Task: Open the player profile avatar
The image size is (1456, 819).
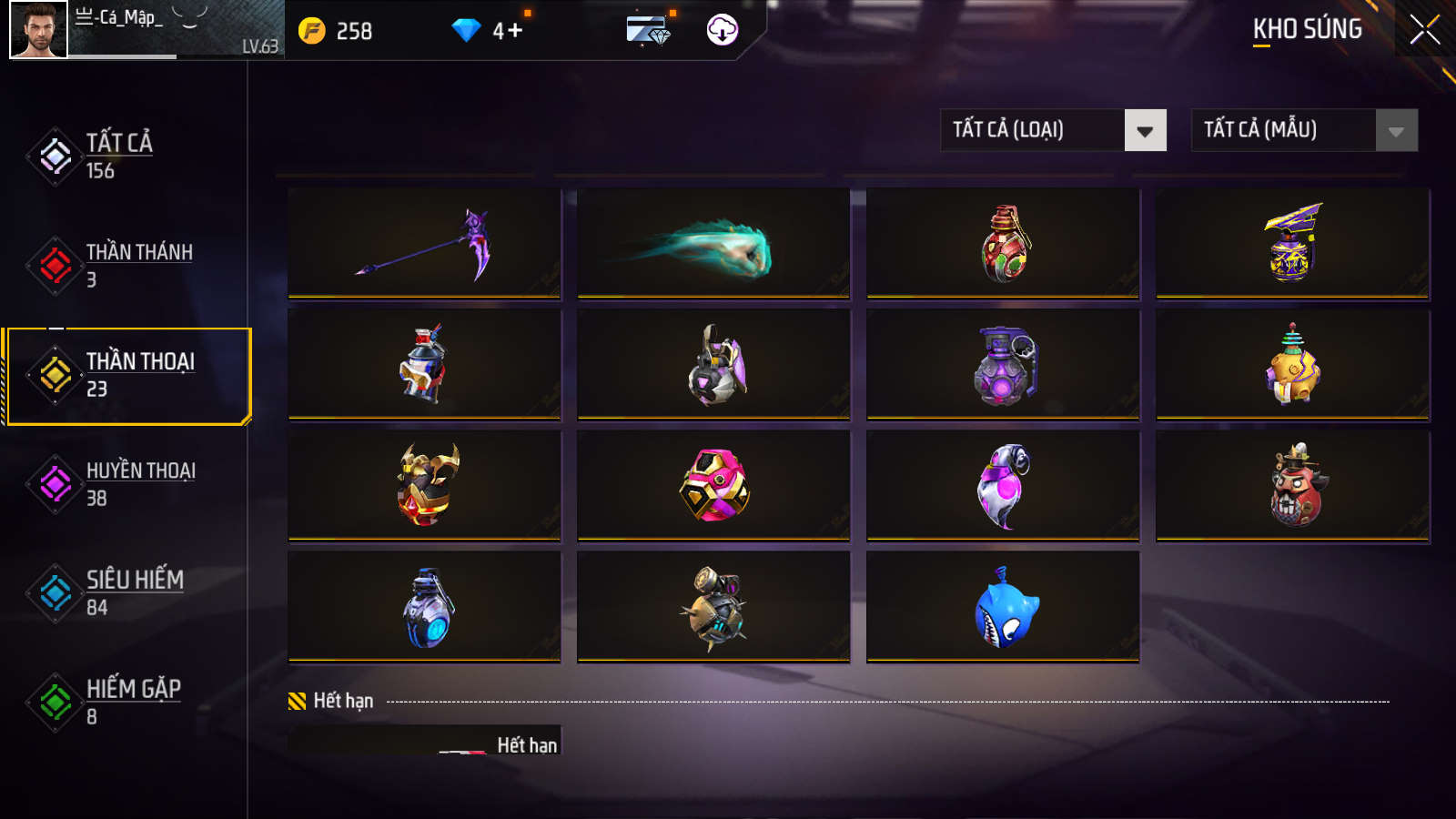Action: (x=38, y=30)
